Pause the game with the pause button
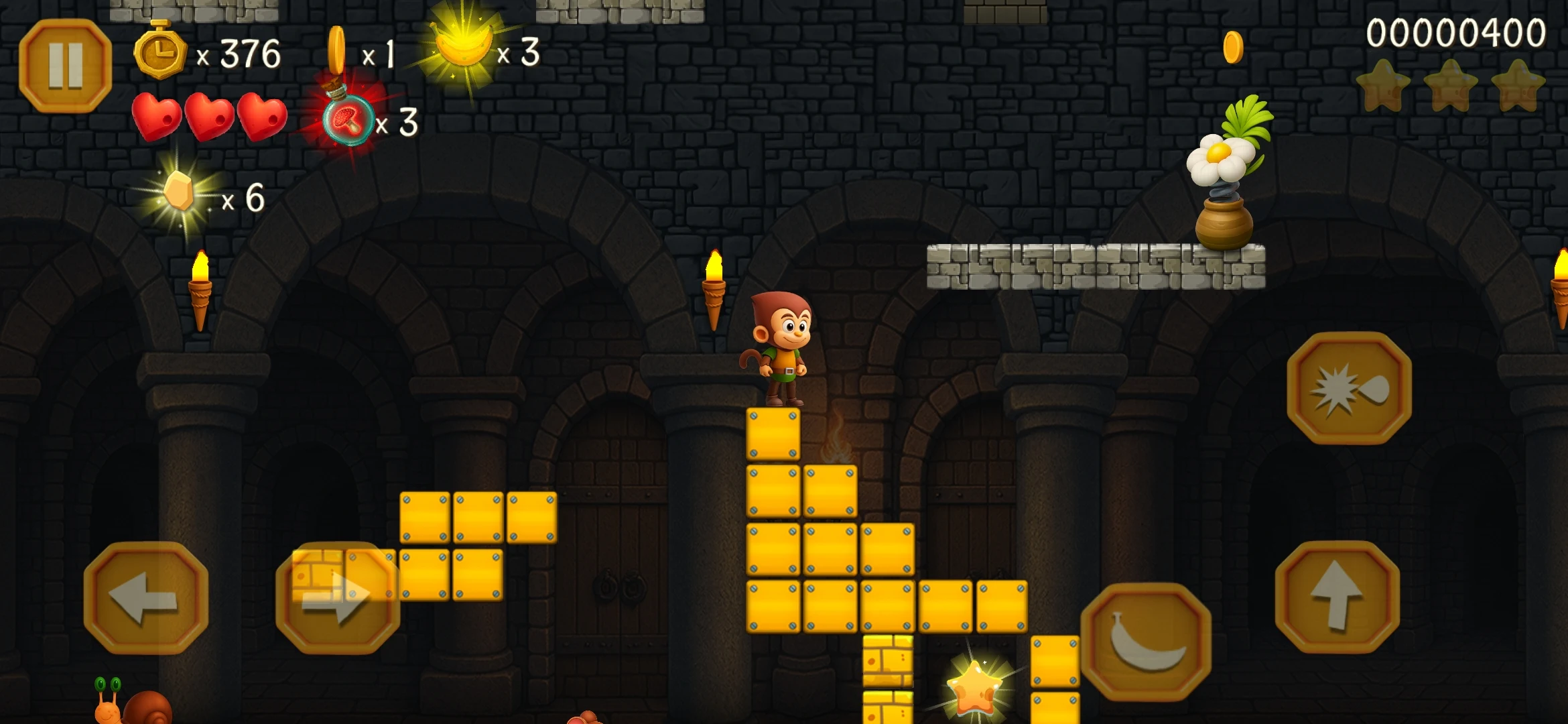Image resolution: width=1568 pixels, height=724 pixels. click(x=65, y=66)
